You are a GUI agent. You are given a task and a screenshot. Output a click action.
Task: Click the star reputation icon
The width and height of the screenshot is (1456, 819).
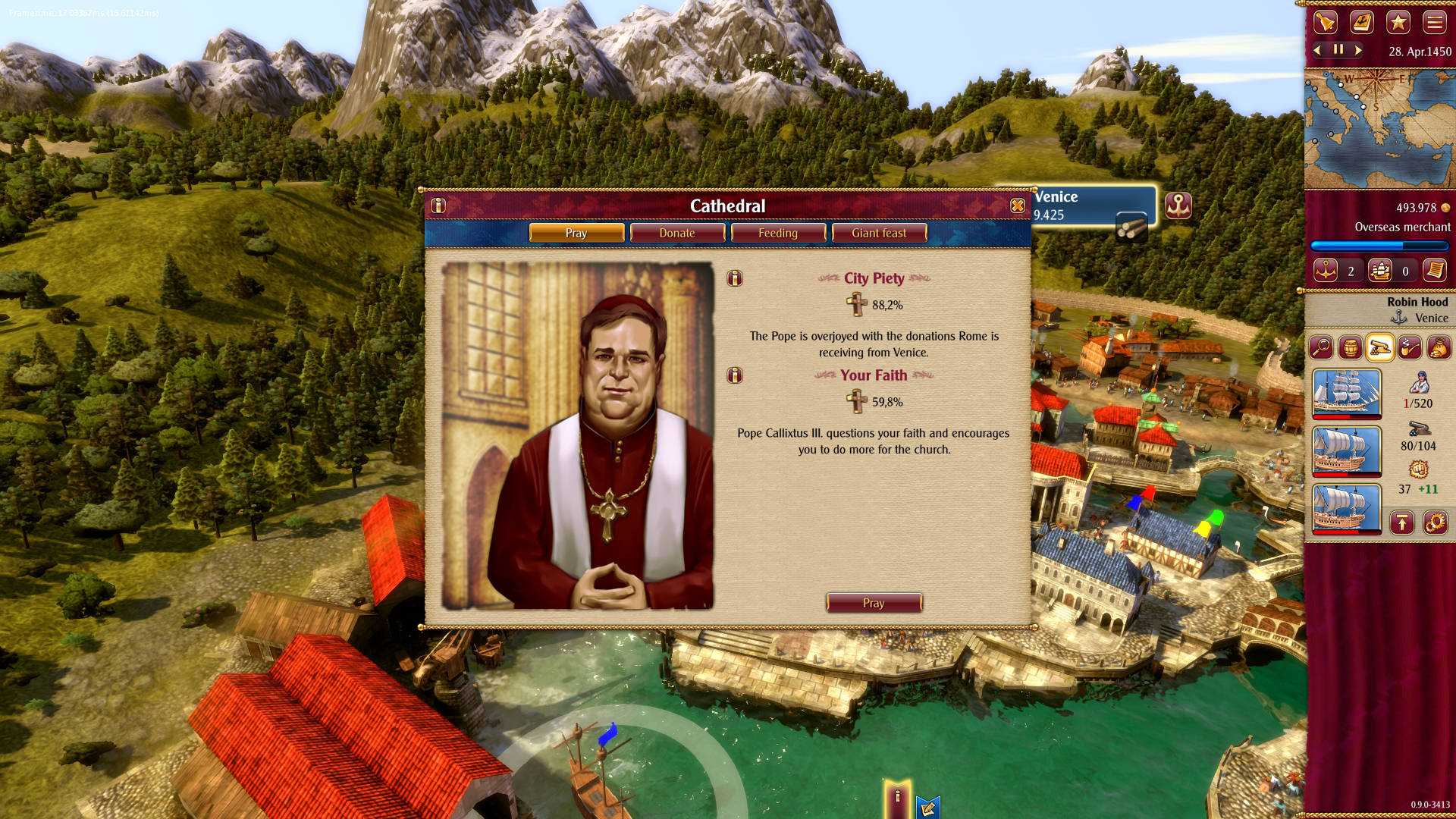coord(1398,23)
